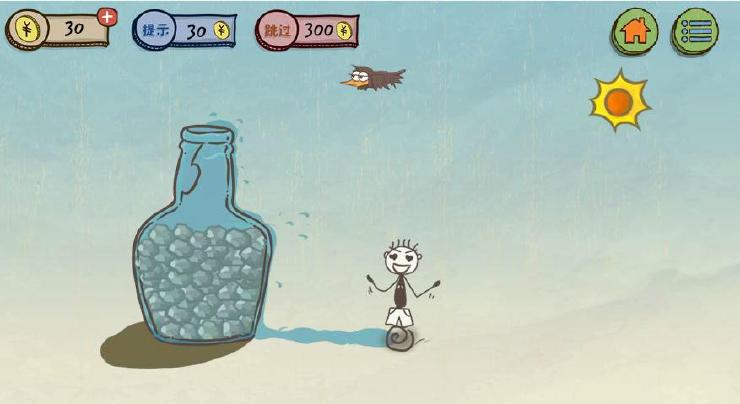Screen dimensions: 740x404
Task: Go to the home screen
Action: click(x=635, y=30)
